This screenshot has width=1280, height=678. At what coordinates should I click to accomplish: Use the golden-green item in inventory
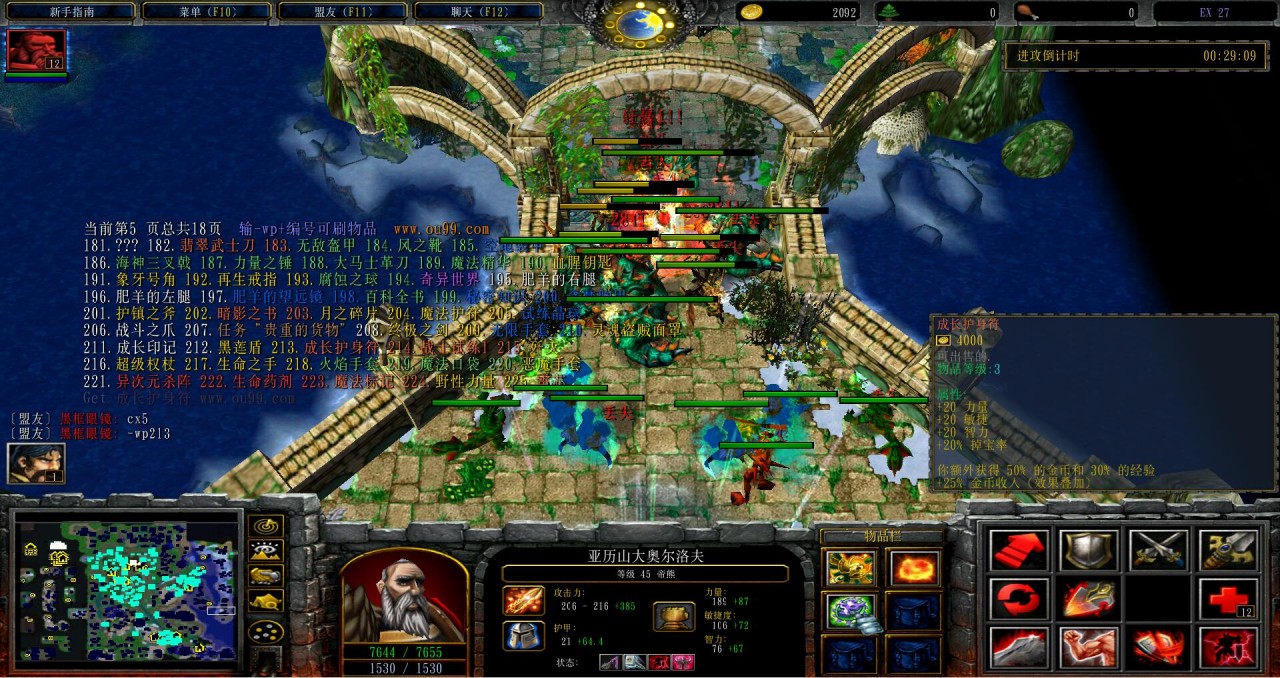tap(850, 569)
